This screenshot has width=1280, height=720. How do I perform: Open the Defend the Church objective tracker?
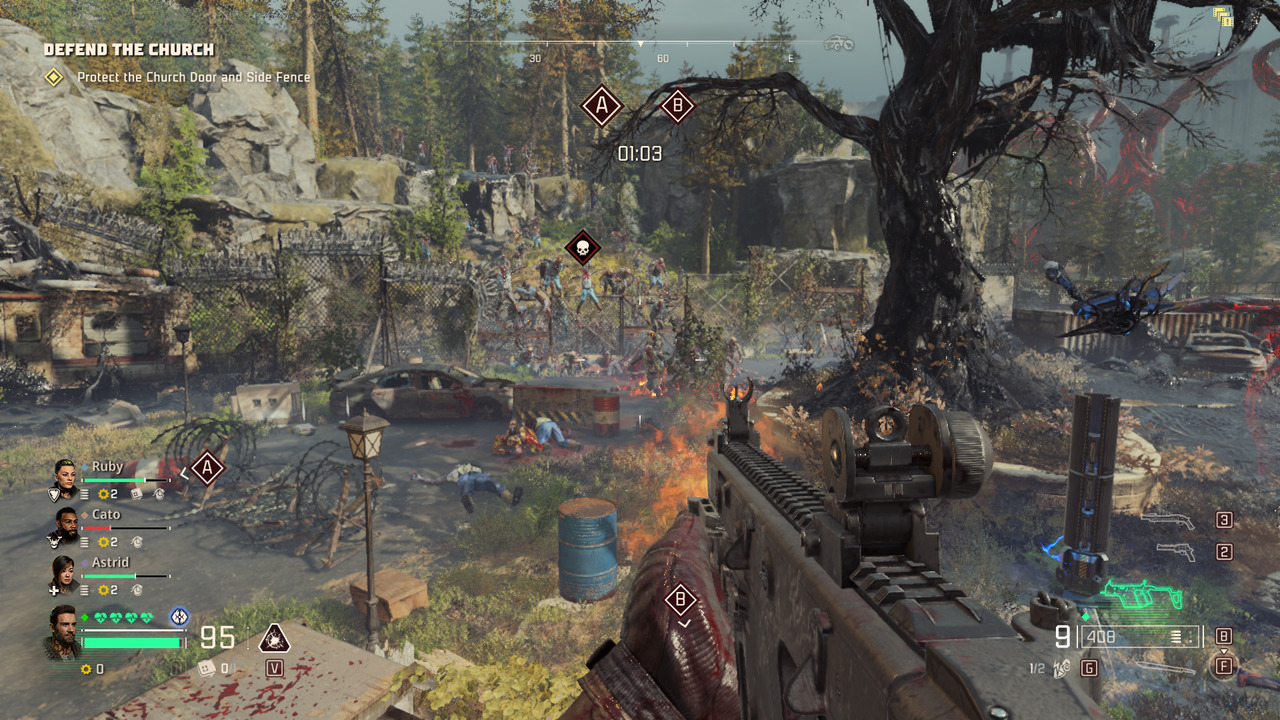click(x=128, y=49)
